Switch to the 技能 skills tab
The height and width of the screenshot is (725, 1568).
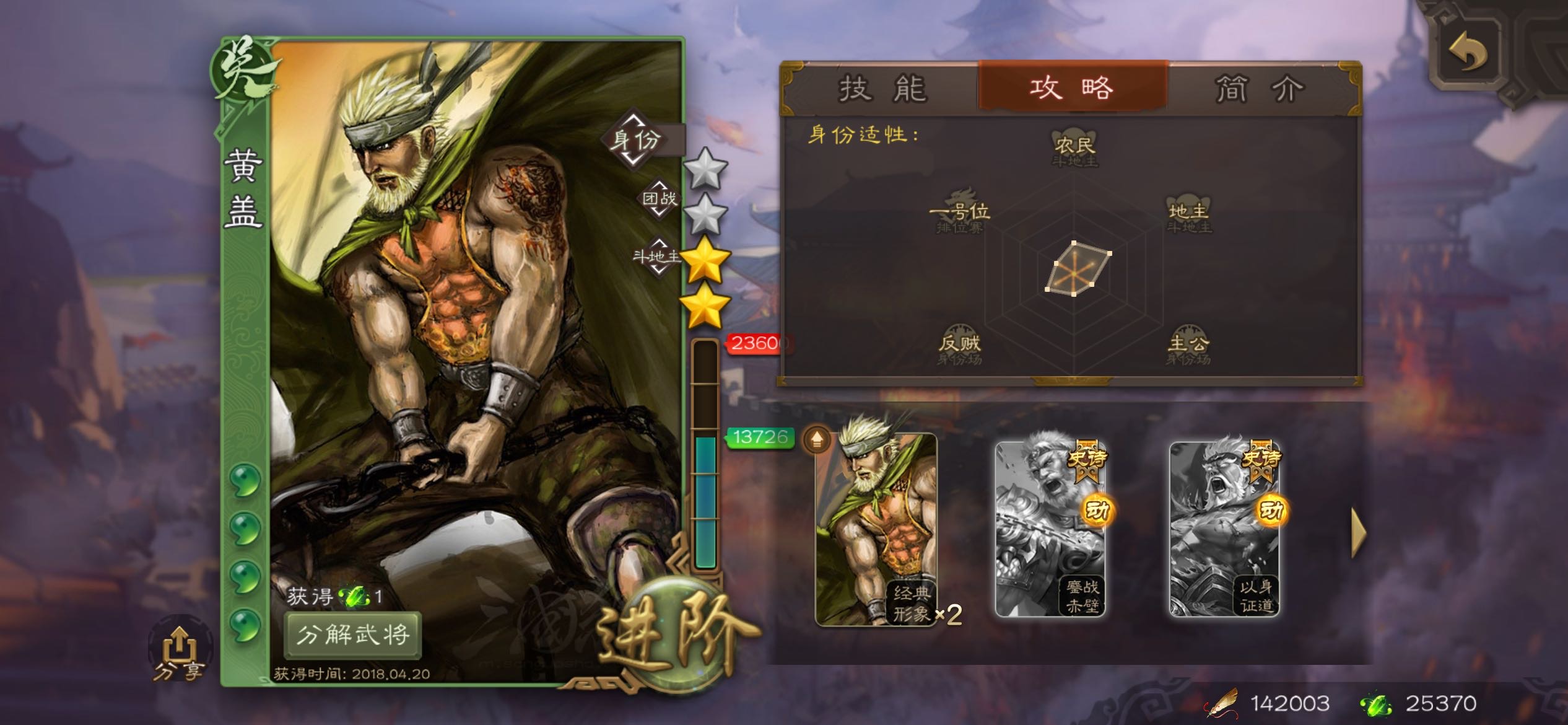click(x=882, y=89)
